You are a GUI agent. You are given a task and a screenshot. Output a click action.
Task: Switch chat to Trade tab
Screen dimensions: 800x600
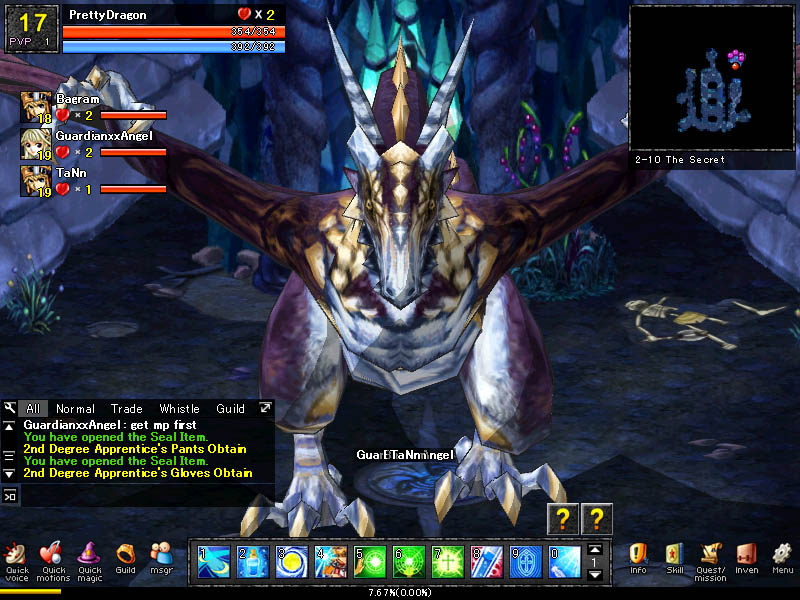click(127, 409)
